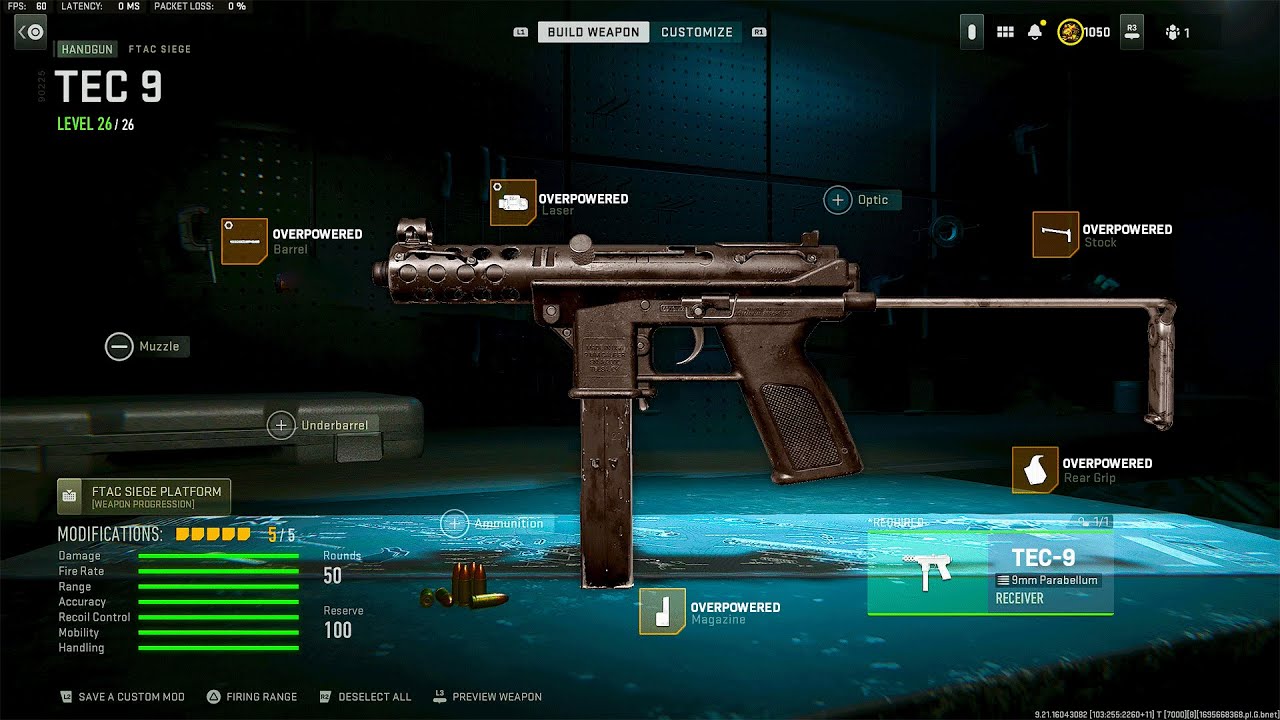Deselect all attachments
Screen dimensions: 1280x720
pos(365,697)
